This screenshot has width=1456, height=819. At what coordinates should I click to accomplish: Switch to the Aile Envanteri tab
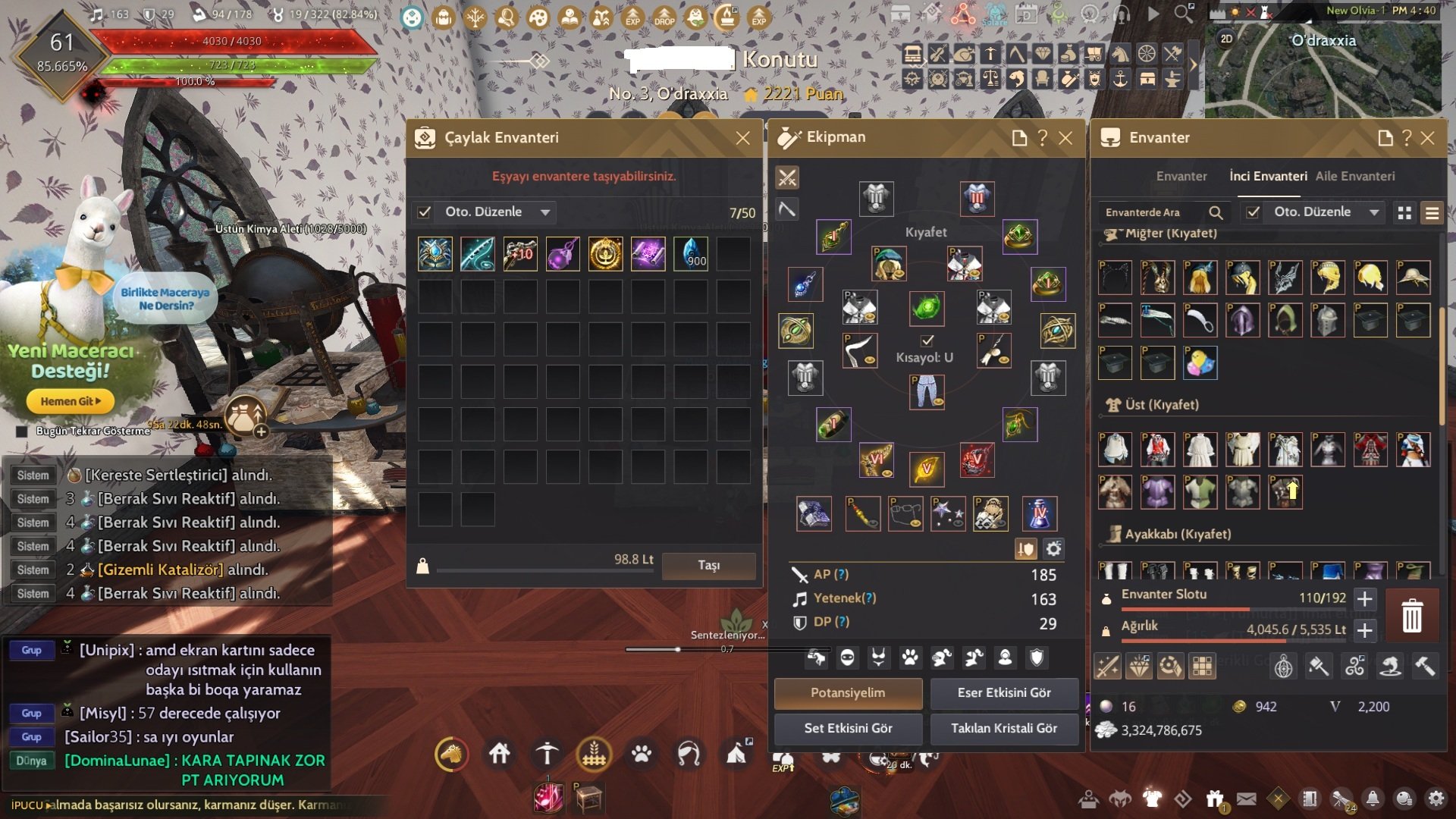click(1354, 176)
